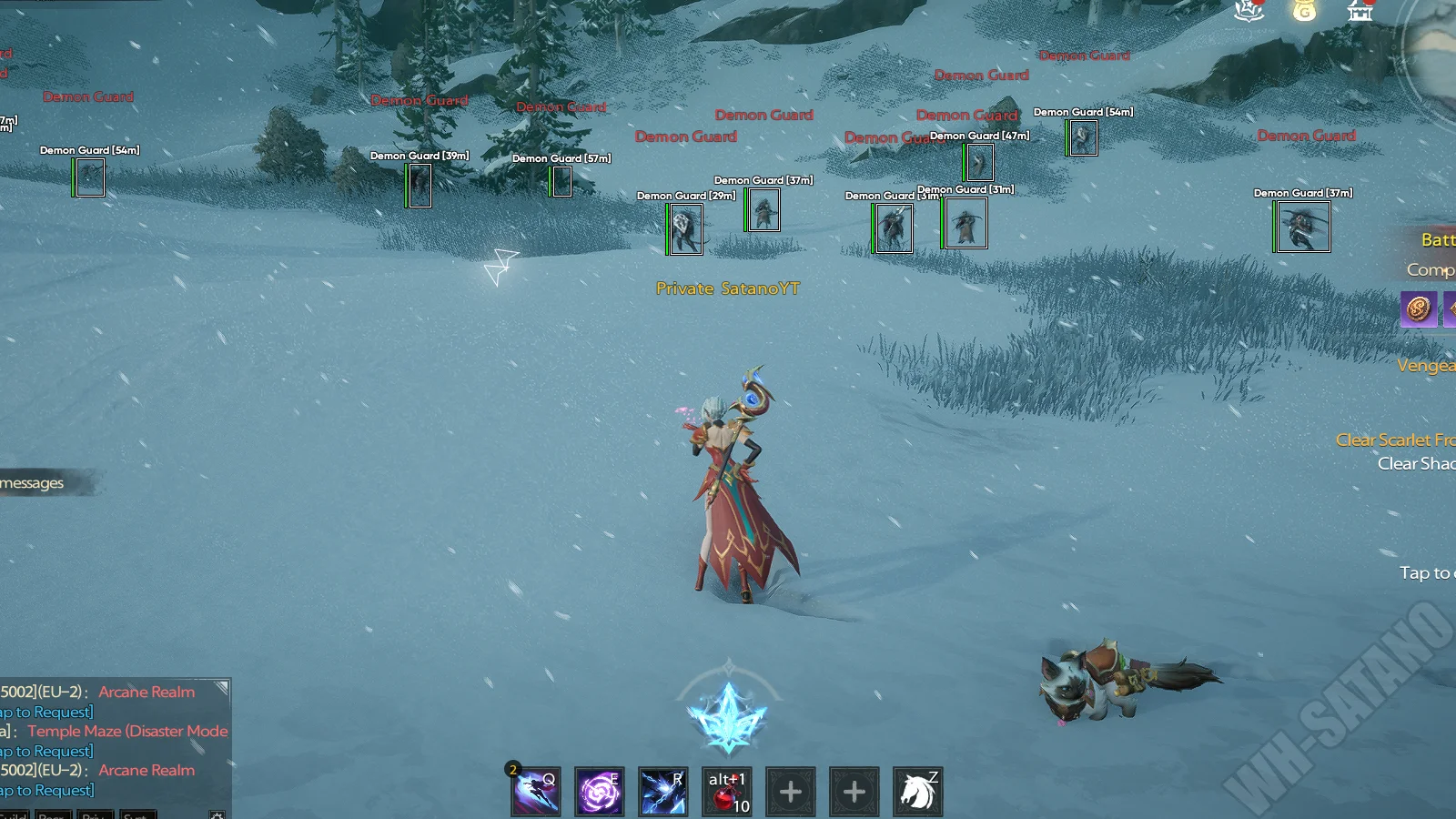
Task: Use the blue lightning R skill
Action: 662,792
